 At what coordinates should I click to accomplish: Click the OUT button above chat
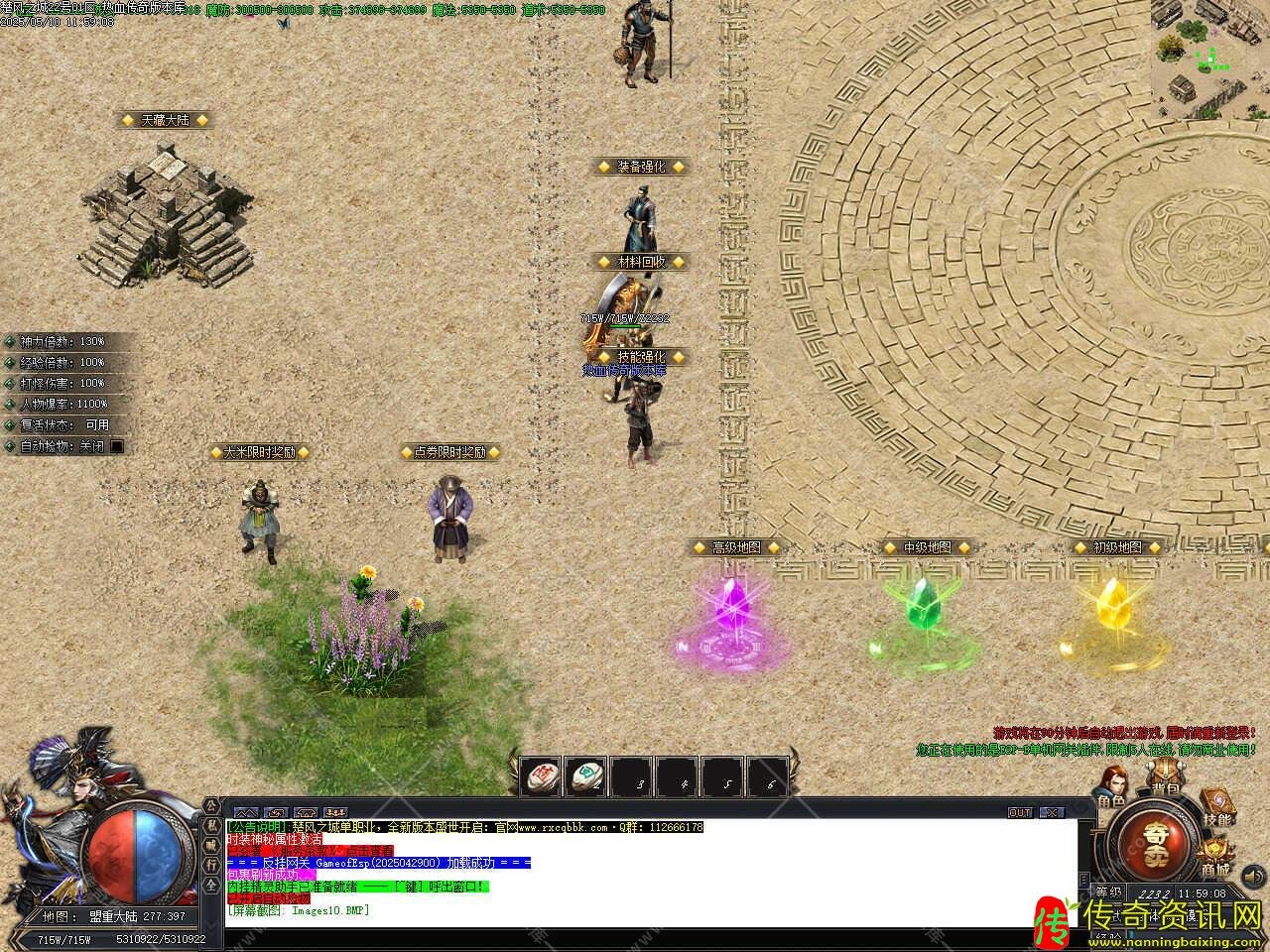pos(1020,812)
